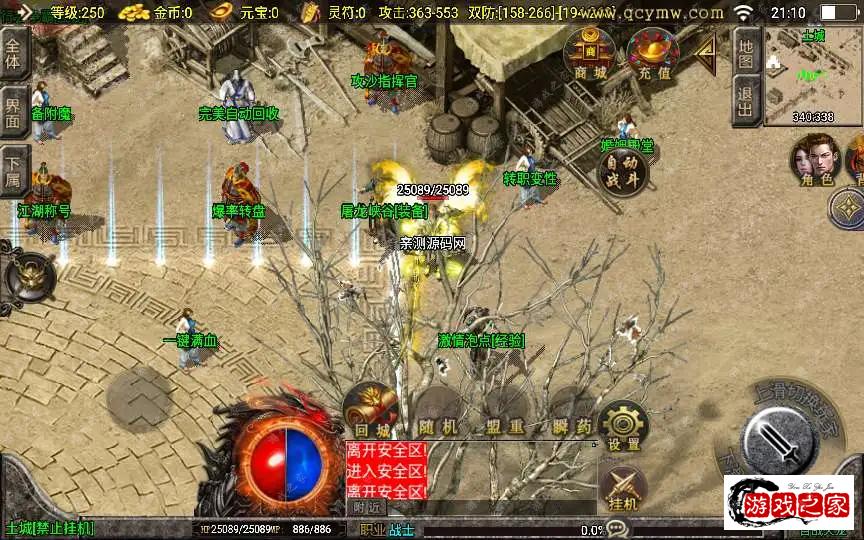The width and height of the screenshot is (864, 540).
Task: Open the 设置 settings gear
Action: click(625, 425)
